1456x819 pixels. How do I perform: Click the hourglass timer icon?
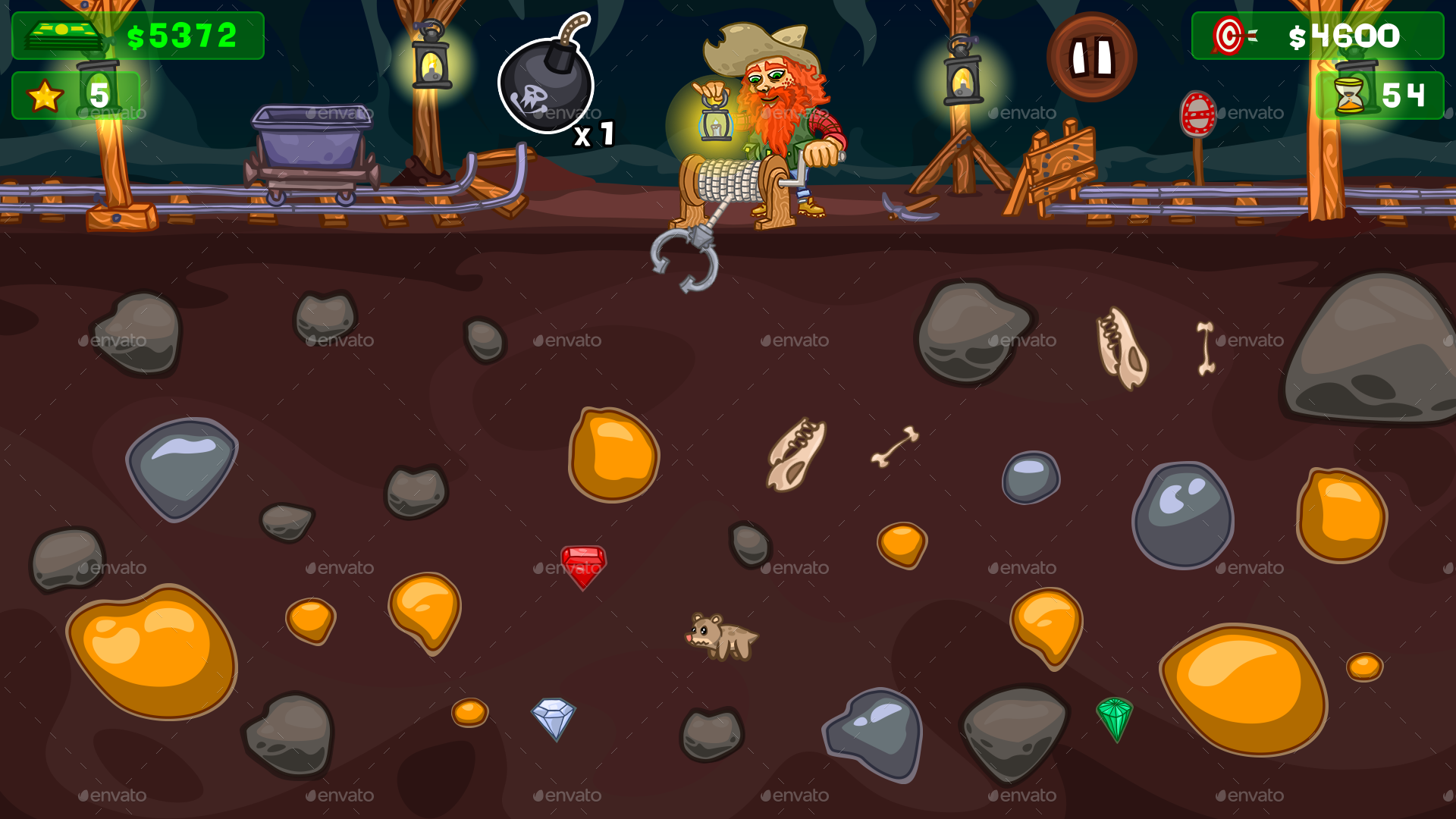coord(1349,94)
